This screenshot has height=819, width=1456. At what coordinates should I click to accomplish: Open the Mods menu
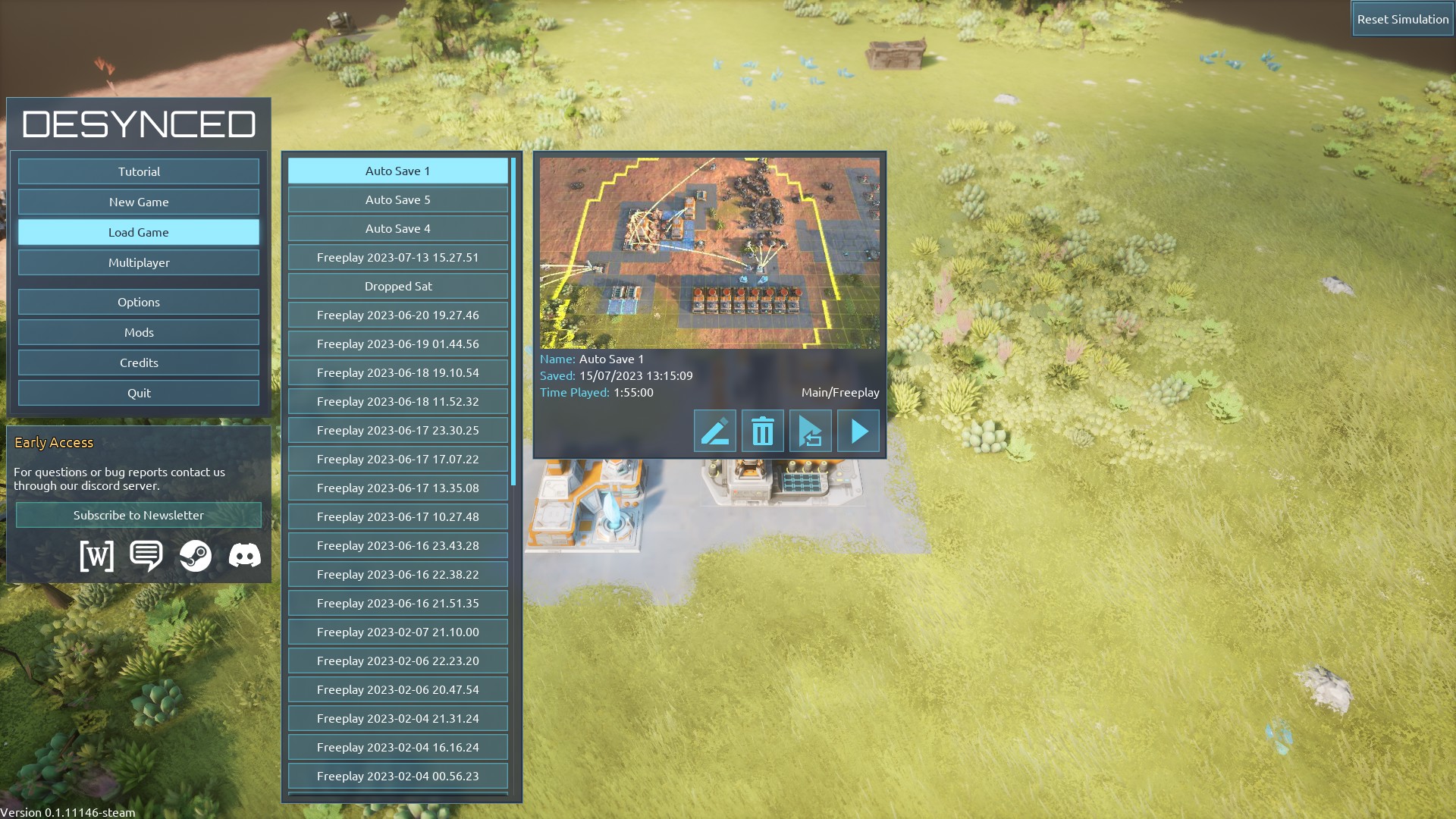point(139,332)
